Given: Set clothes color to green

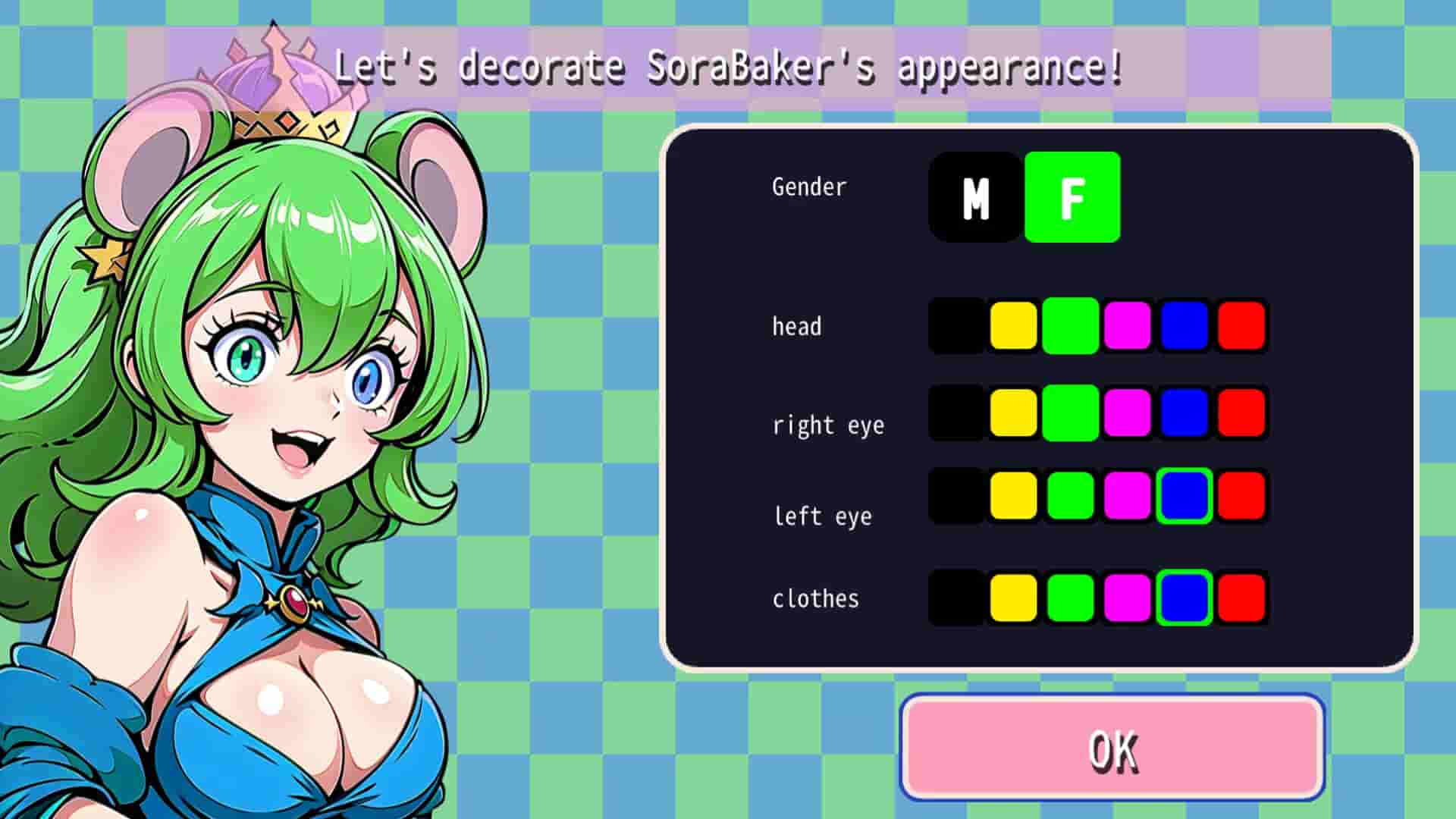Looking at the screenshot, I should tap(1070, 598).
